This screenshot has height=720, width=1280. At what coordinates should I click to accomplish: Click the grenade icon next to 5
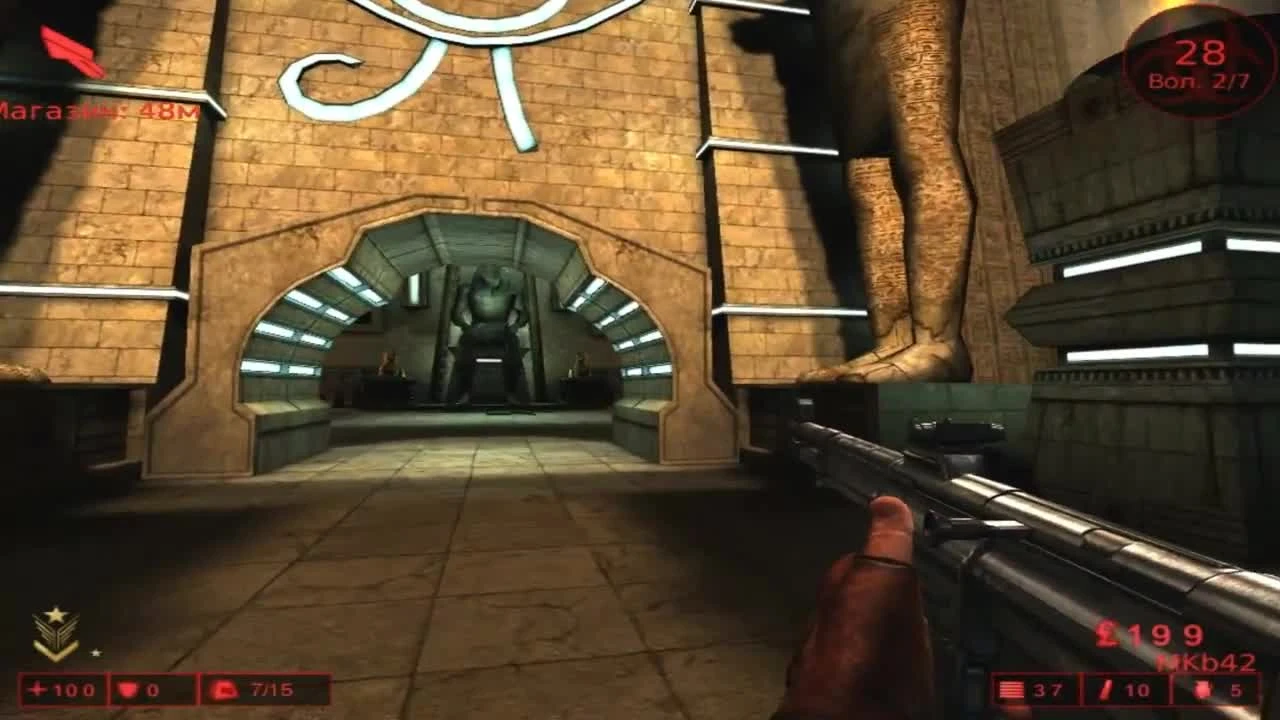click(x=1203, y=689)
